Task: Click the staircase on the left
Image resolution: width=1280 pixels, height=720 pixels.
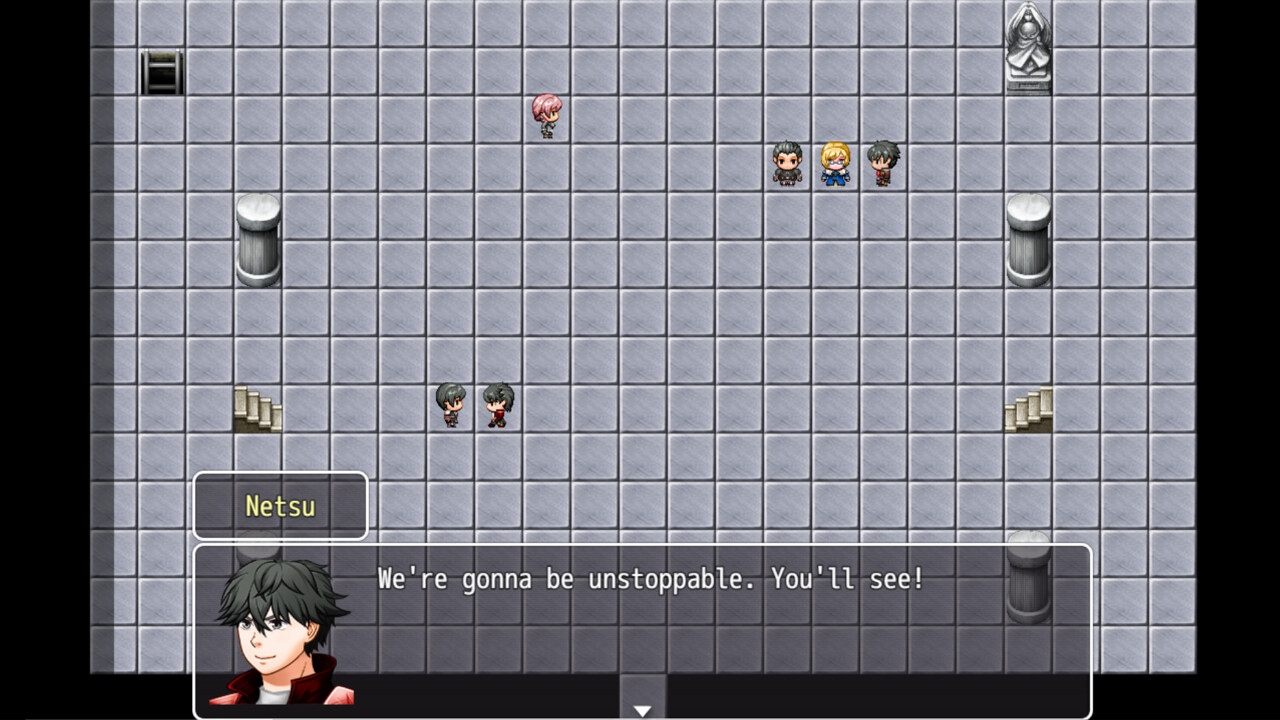Action: 259,410
